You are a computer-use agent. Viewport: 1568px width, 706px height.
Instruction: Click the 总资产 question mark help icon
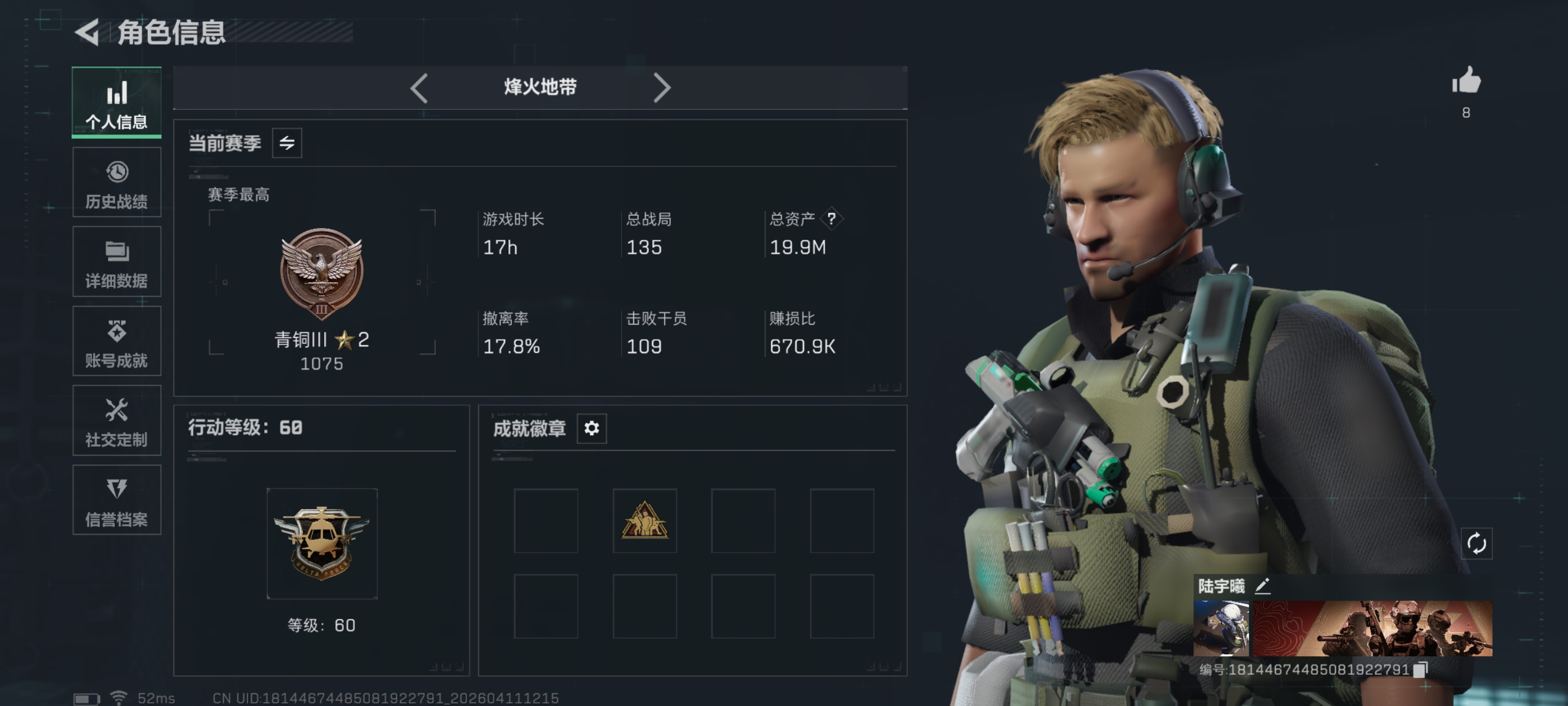click(831, 219)
